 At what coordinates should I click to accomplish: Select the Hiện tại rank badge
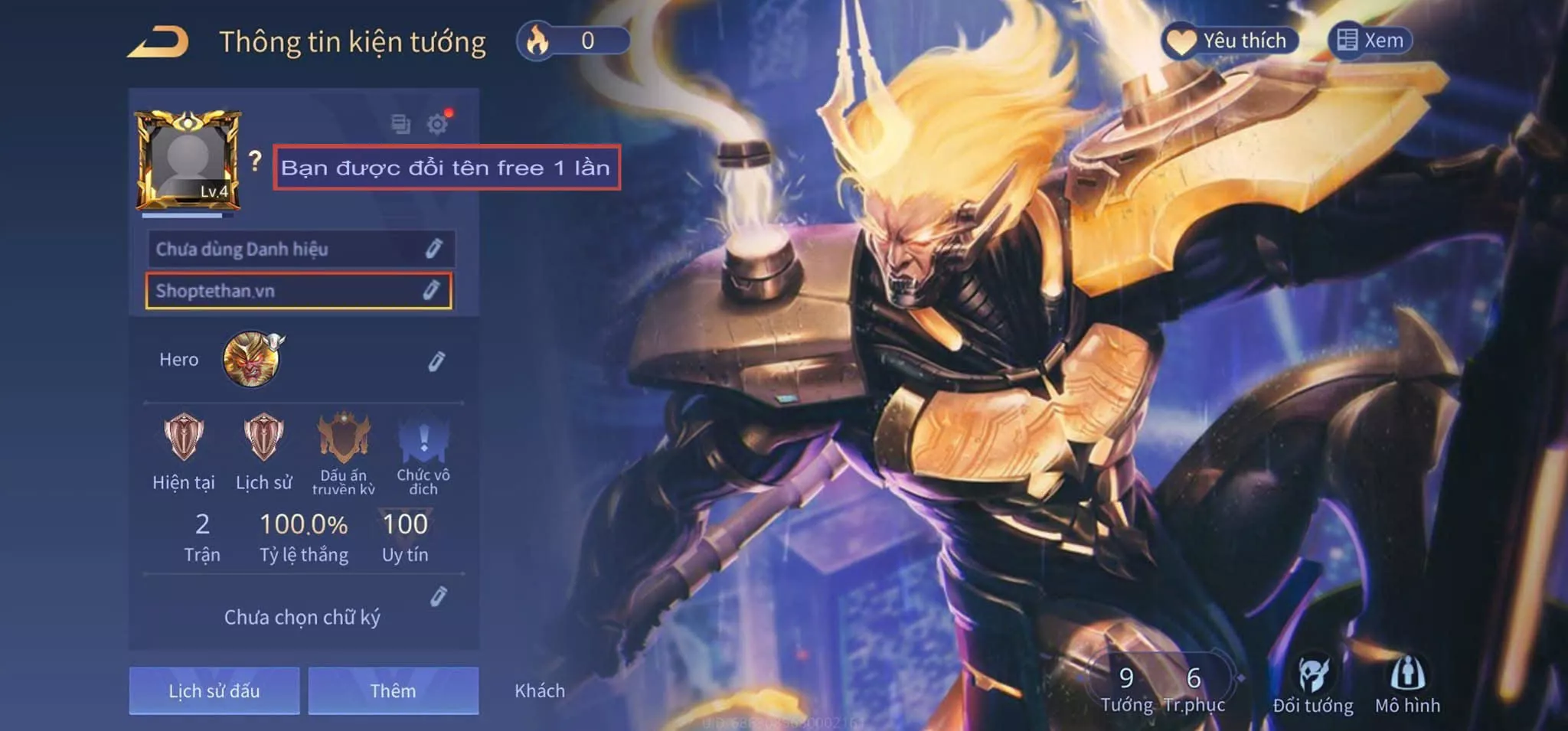coord(184,438)
